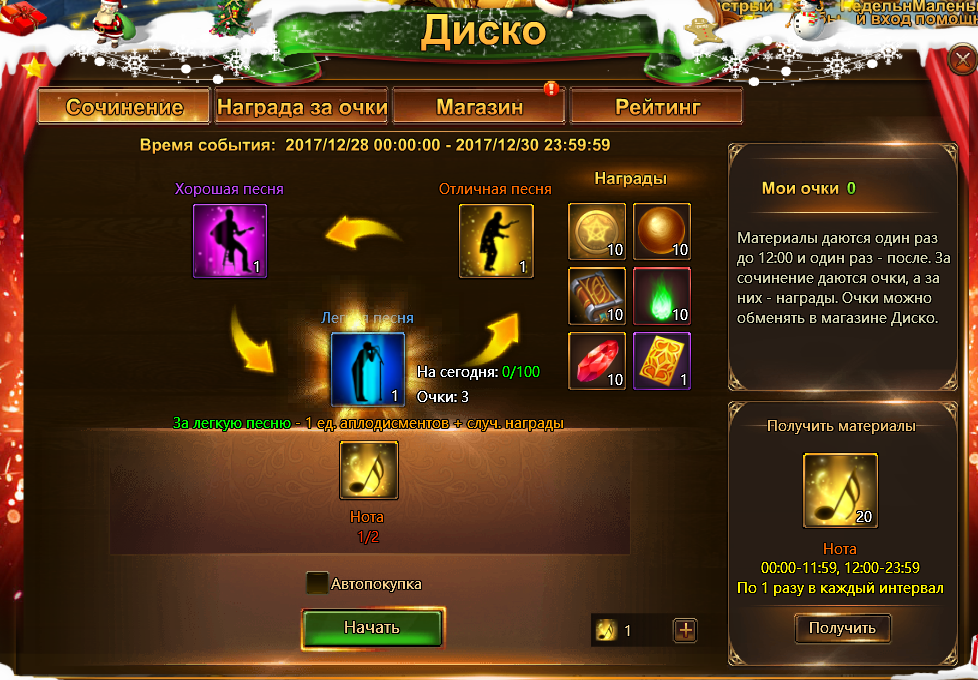The image size is (978, 680).
Task: Inspect the gold star coin reward
Action: pos(598,231)
